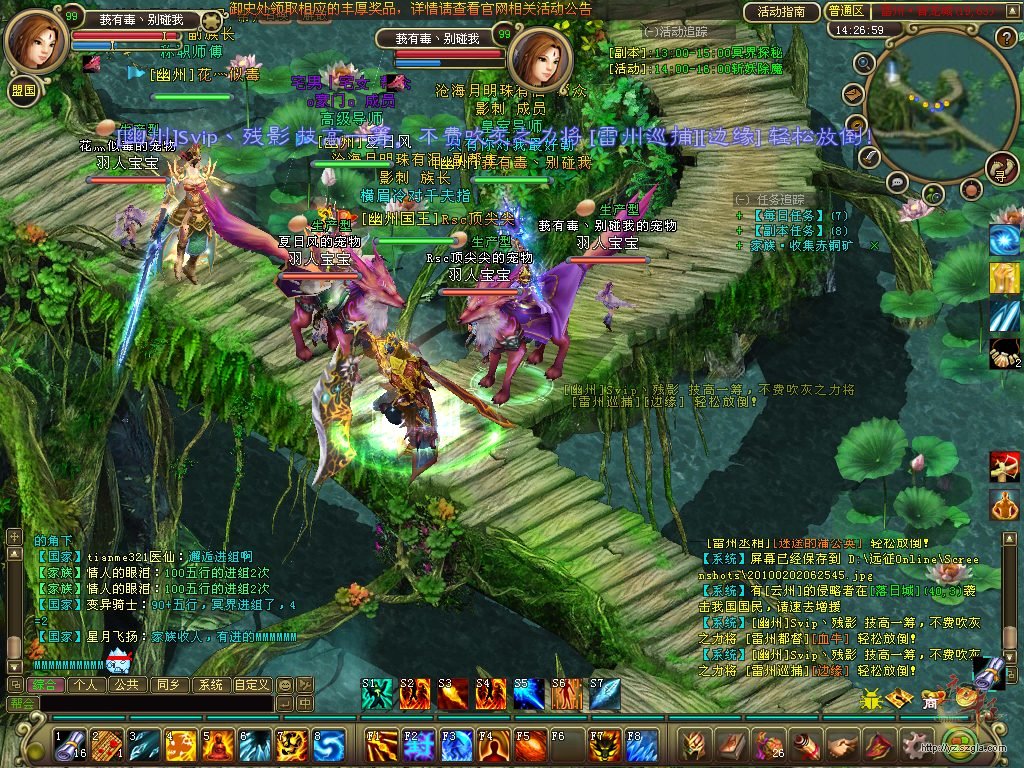Expand the 每日任务 daily quests entry
1024x768 pixels.
pyautogui.click(x=740, y=215)
